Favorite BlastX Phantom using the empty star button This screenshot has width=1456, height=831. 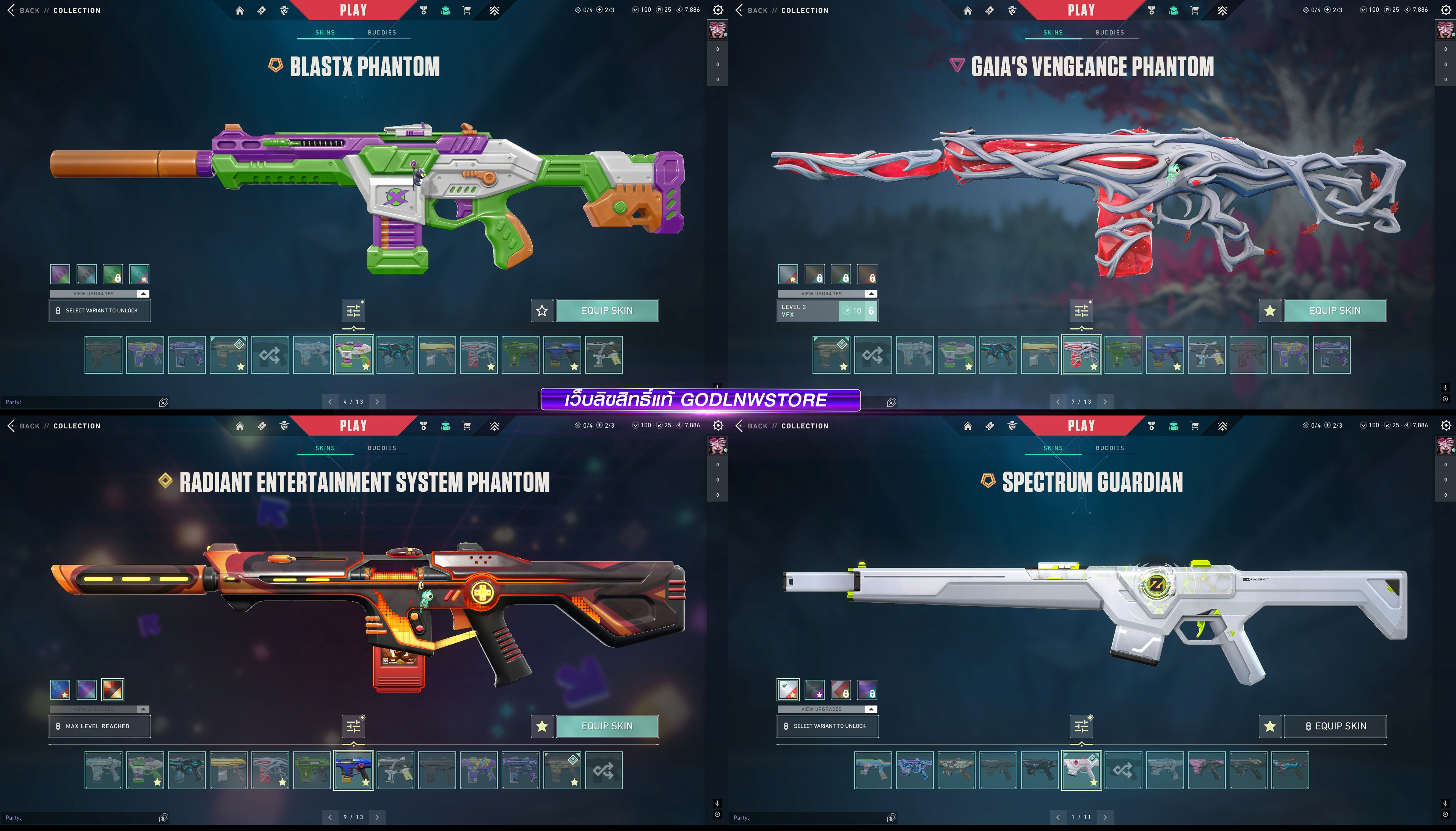542,310
